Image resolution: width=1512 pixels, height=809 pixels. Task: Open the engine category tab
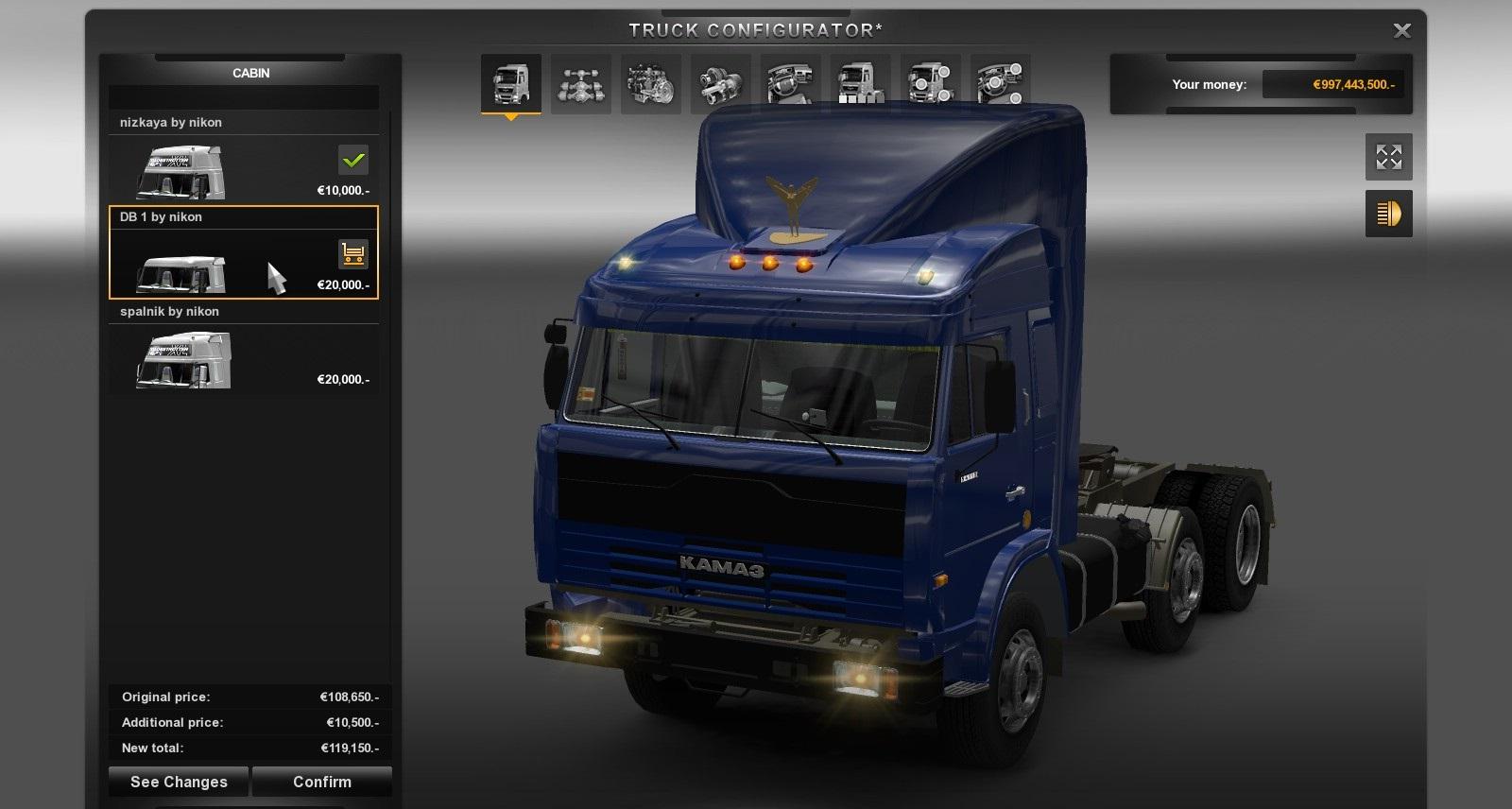click(650, 84)
